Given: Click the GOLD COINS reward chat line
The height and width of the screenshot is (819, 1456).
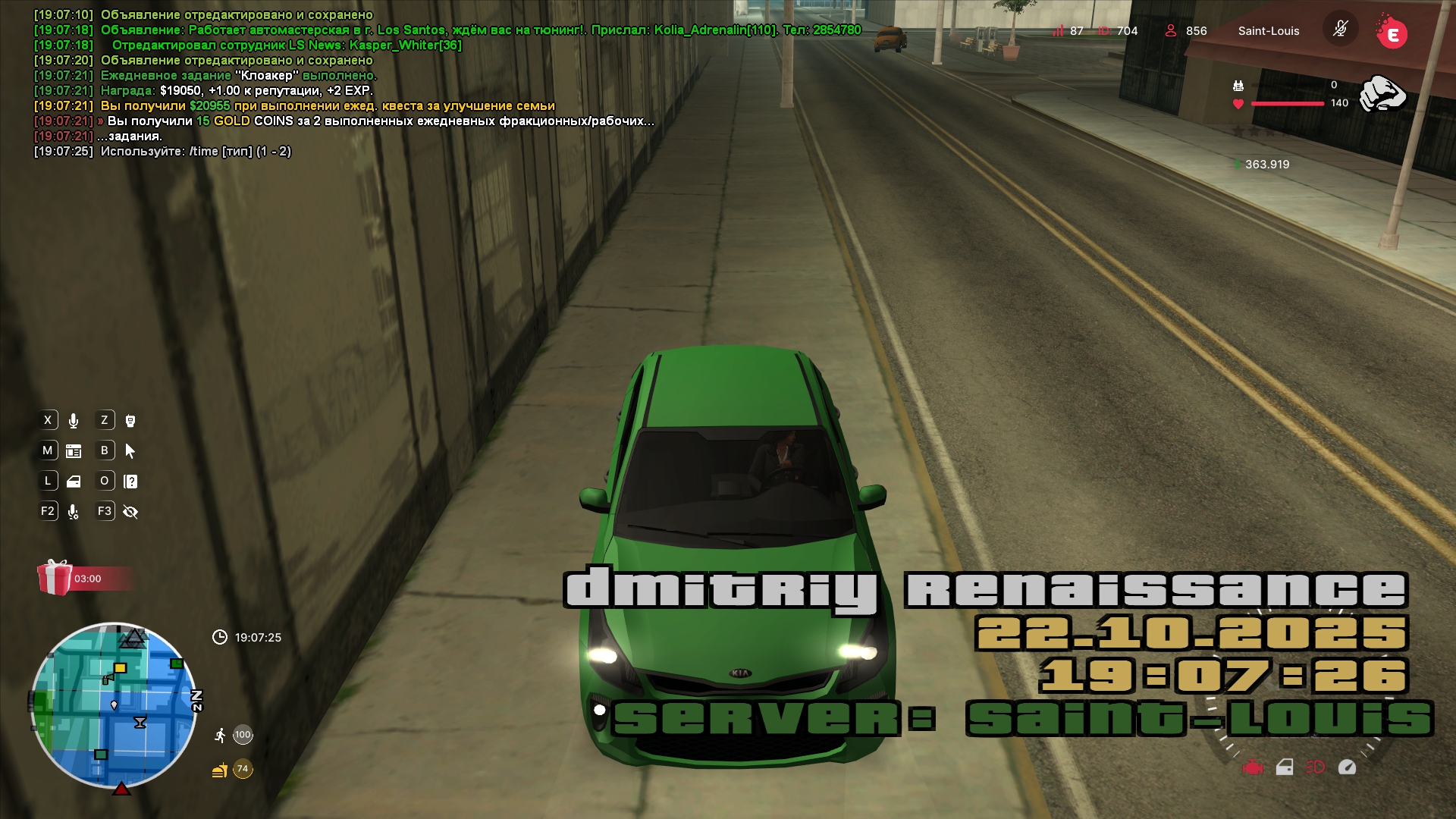Looking at the screenshot, I should (x=379, y=121).
